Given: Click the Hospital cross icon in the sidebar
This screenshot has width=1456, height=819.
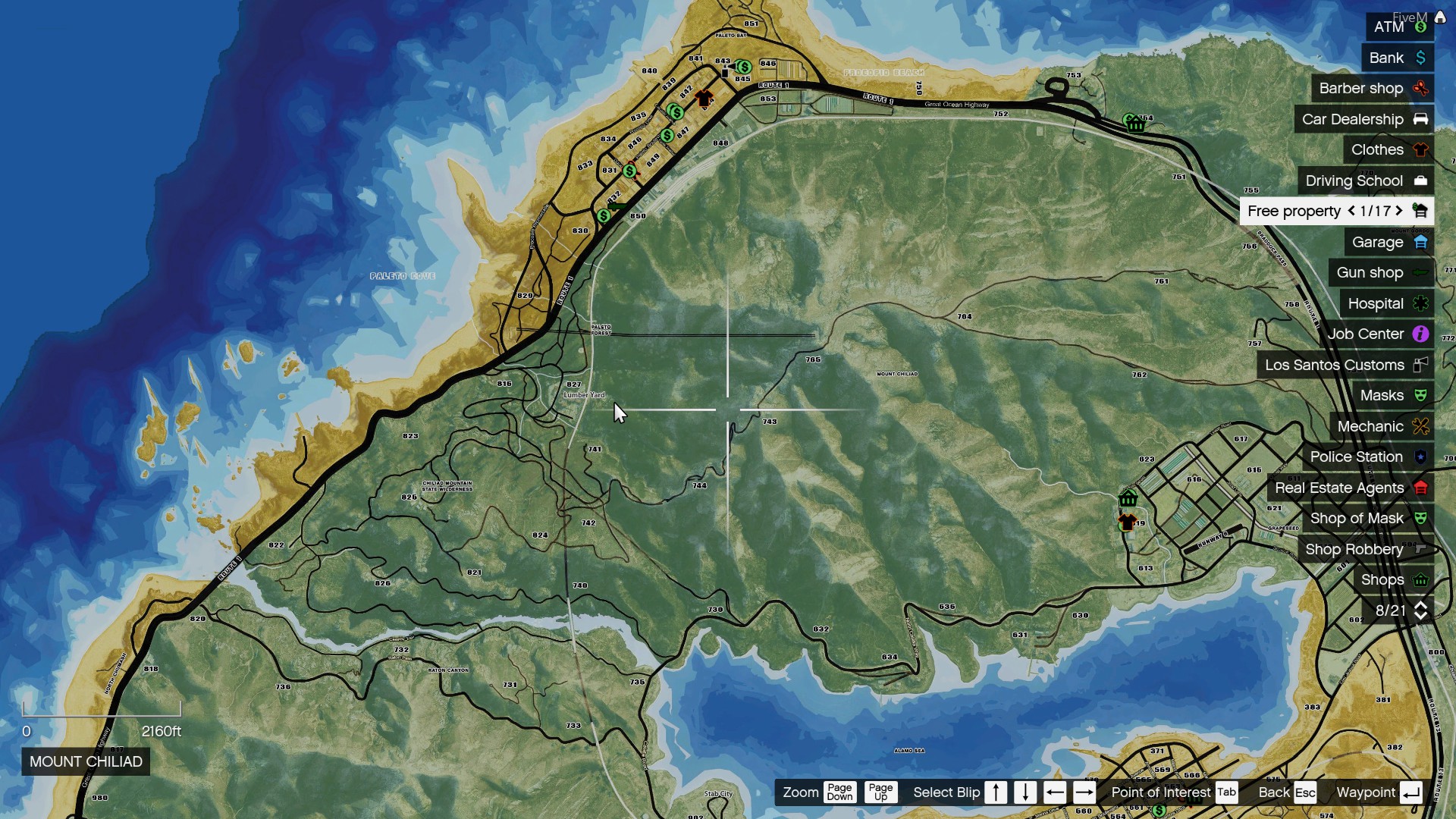Looking at the screenshot, I should click(x=1421, y=303).
